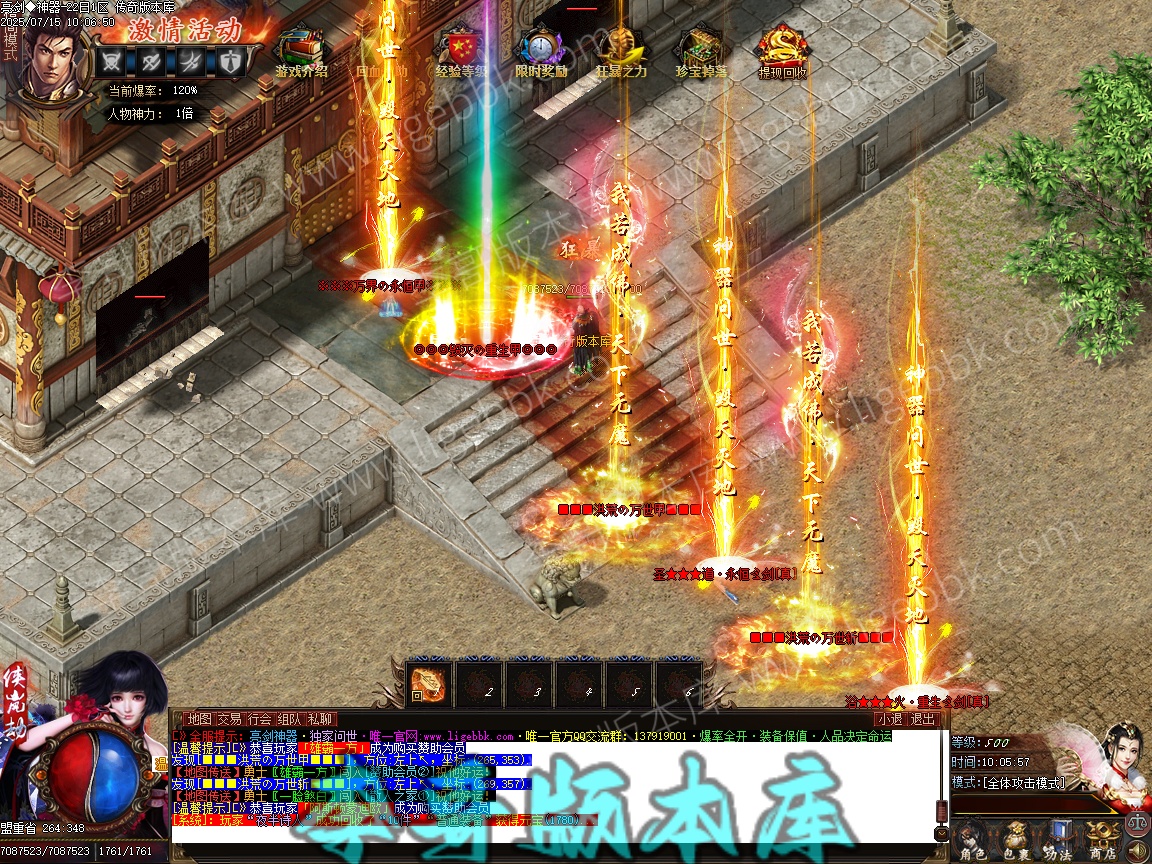Switch chat to the 行会 guild tab

coord(259,719)
